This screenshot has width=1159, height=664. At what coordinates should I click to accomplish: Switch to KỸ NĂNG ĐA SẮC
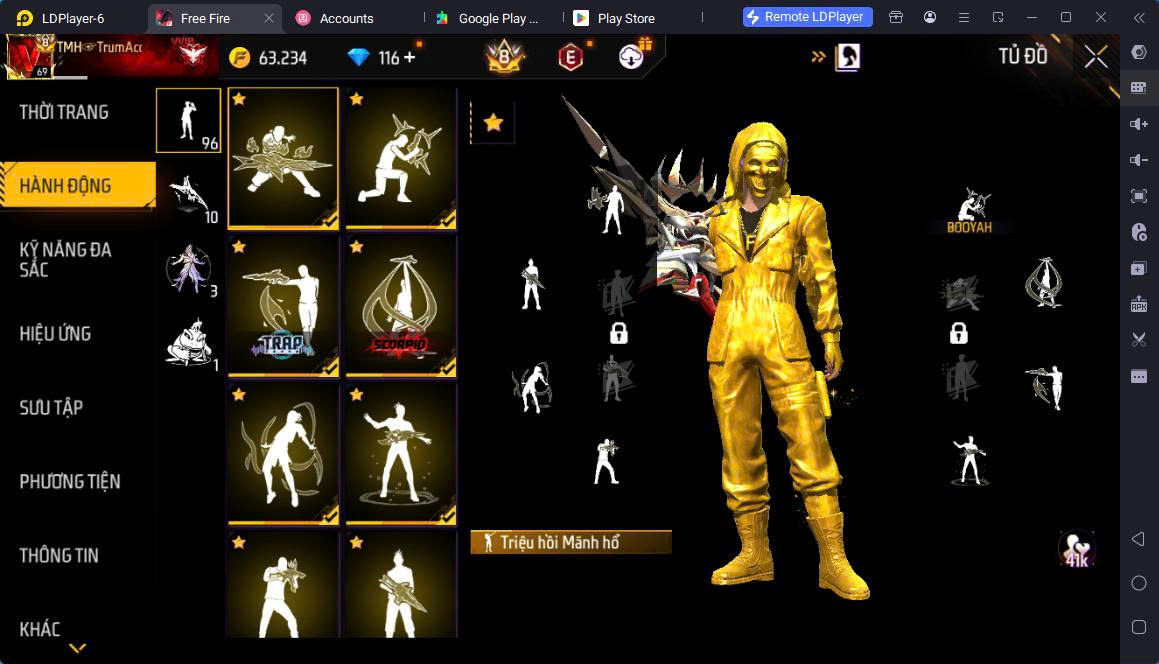[65, 259]
